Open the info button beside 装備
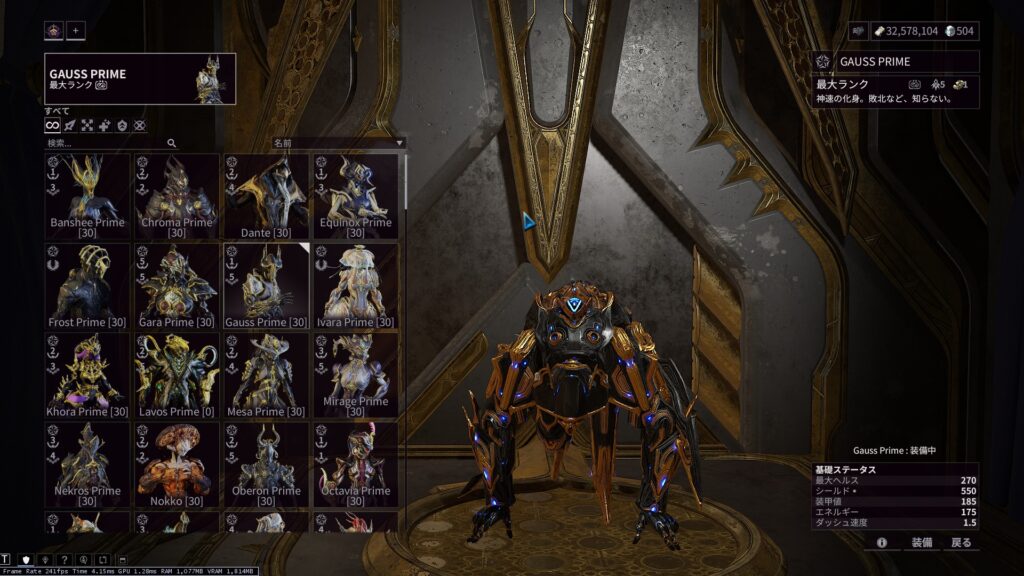This screenshot has height=576, width=1024. pos(882,542)
